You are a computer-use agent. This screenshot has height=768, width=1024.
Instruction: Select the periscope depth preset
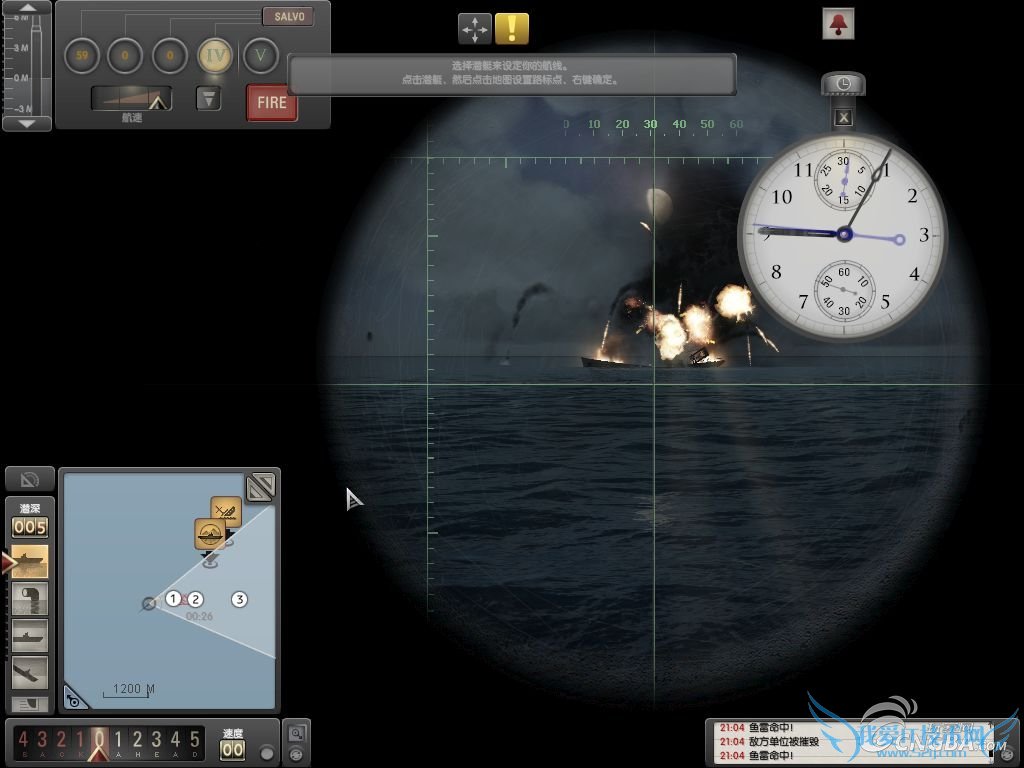click(29, 599)
